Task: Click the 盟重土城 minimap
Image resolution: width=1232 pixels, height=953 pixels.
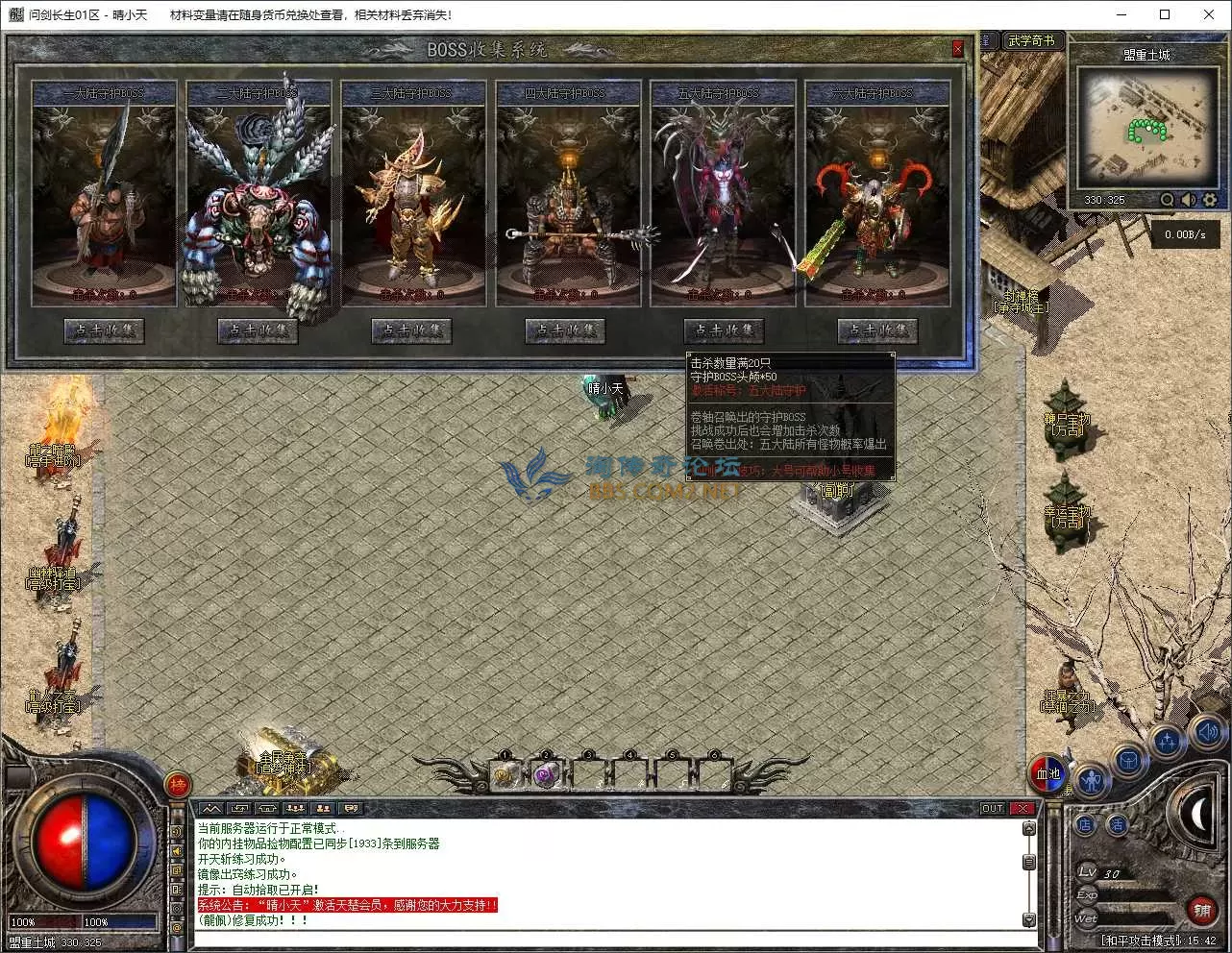Action: (x=1146, y=125)
